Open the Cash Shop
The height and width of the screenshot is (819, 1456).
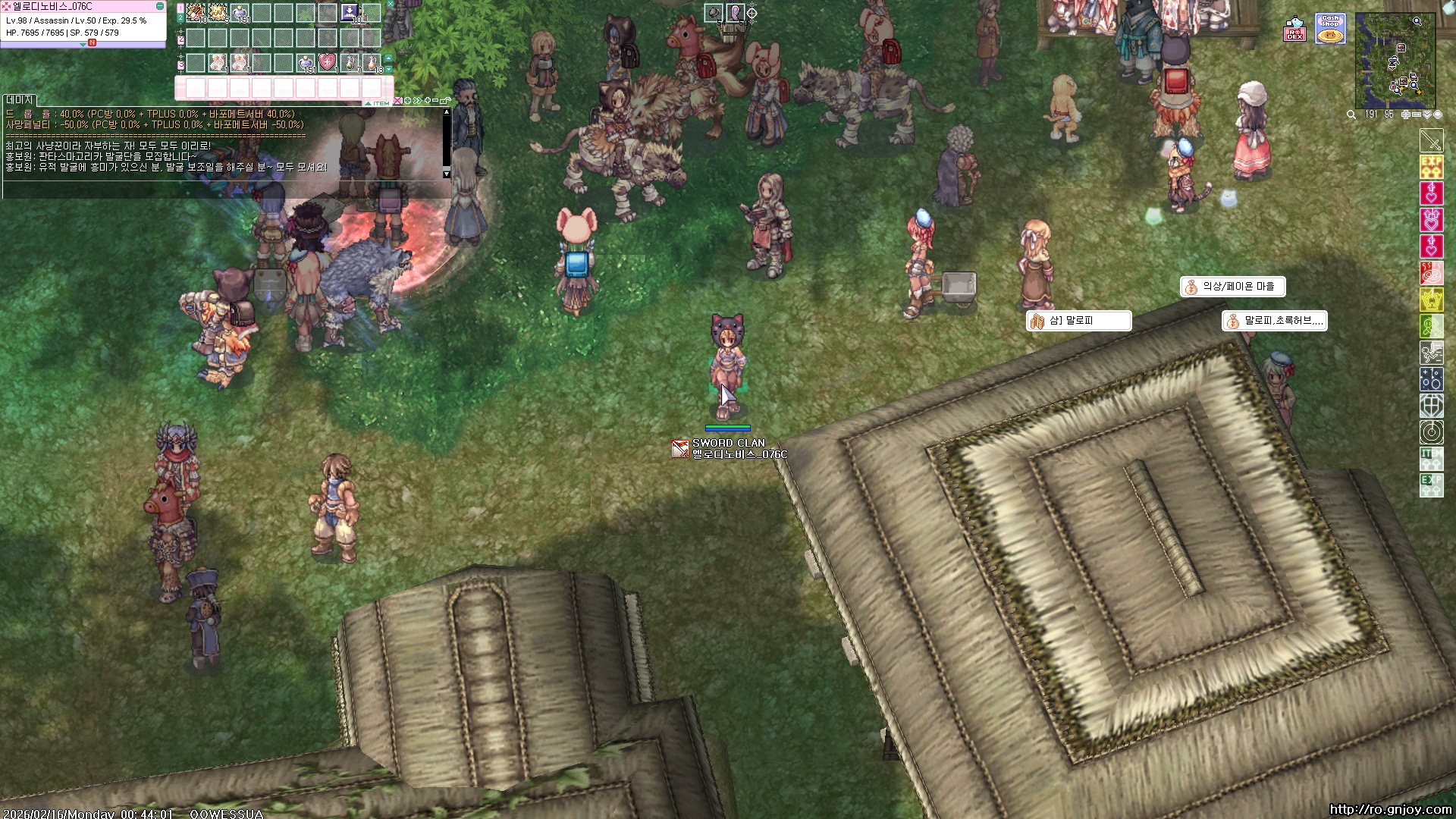point(1330,29)
